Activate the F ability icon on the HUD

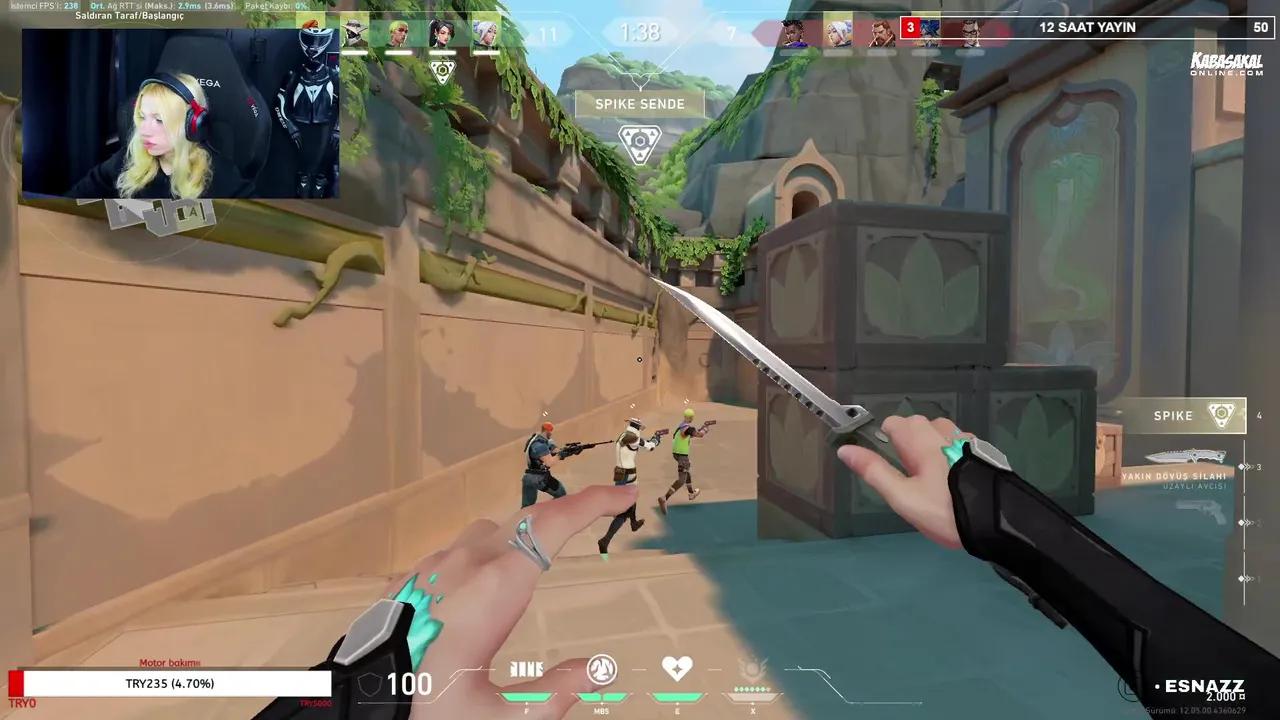click(527, 670)
